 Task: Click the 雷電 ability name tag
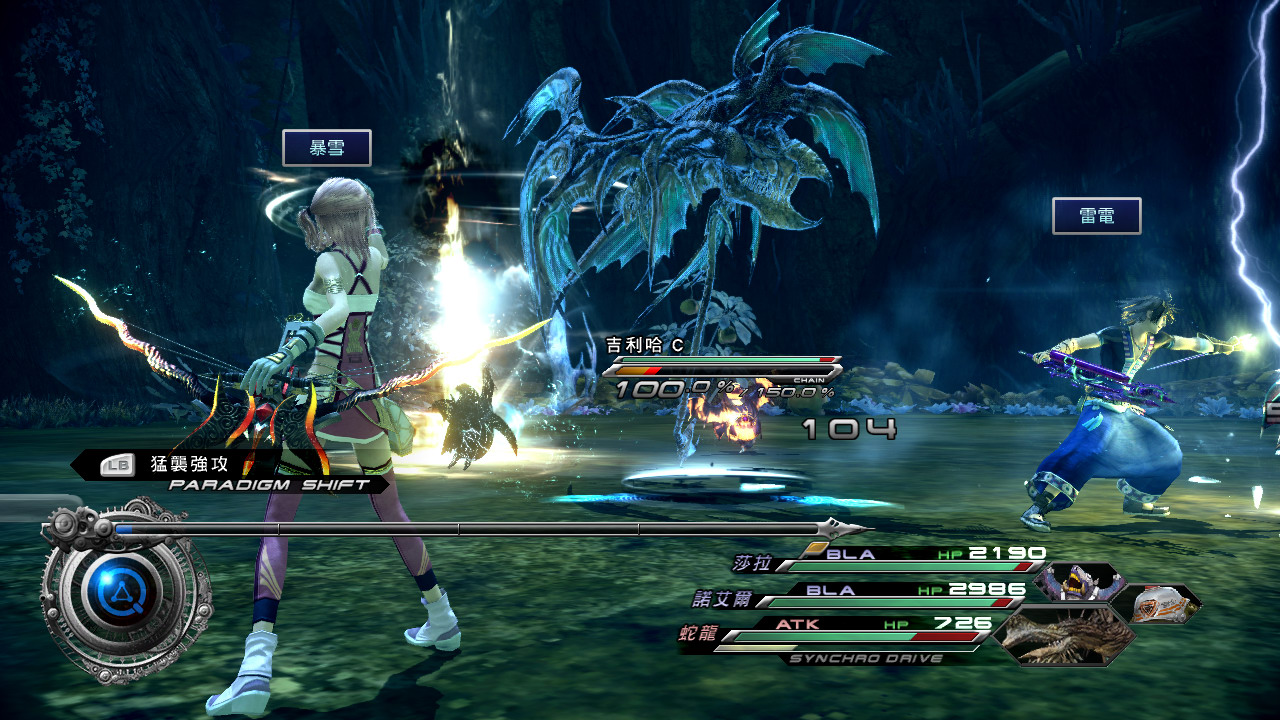pyautogui.click(x=1097, y=216)
